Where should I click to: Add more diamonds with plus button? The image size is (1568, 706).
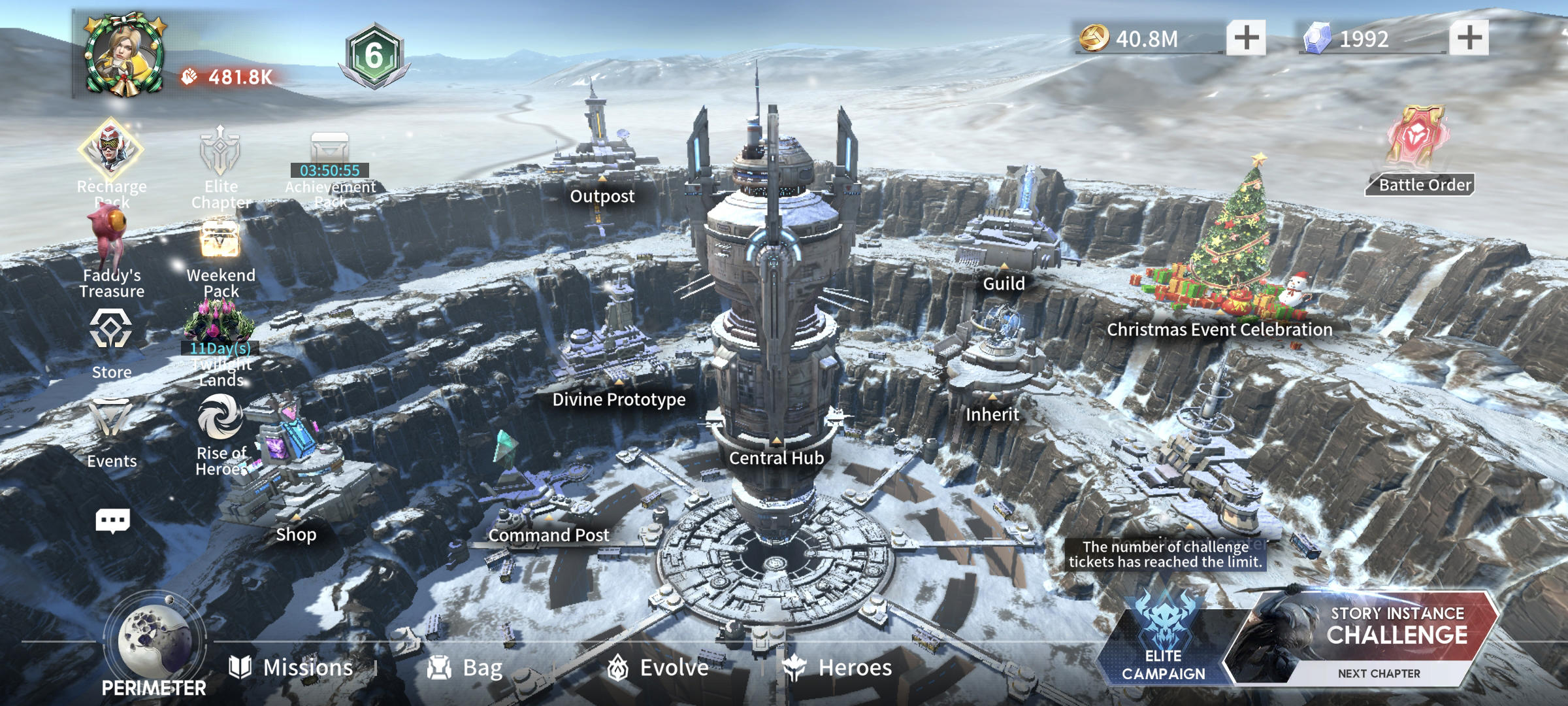[1469, 38]
